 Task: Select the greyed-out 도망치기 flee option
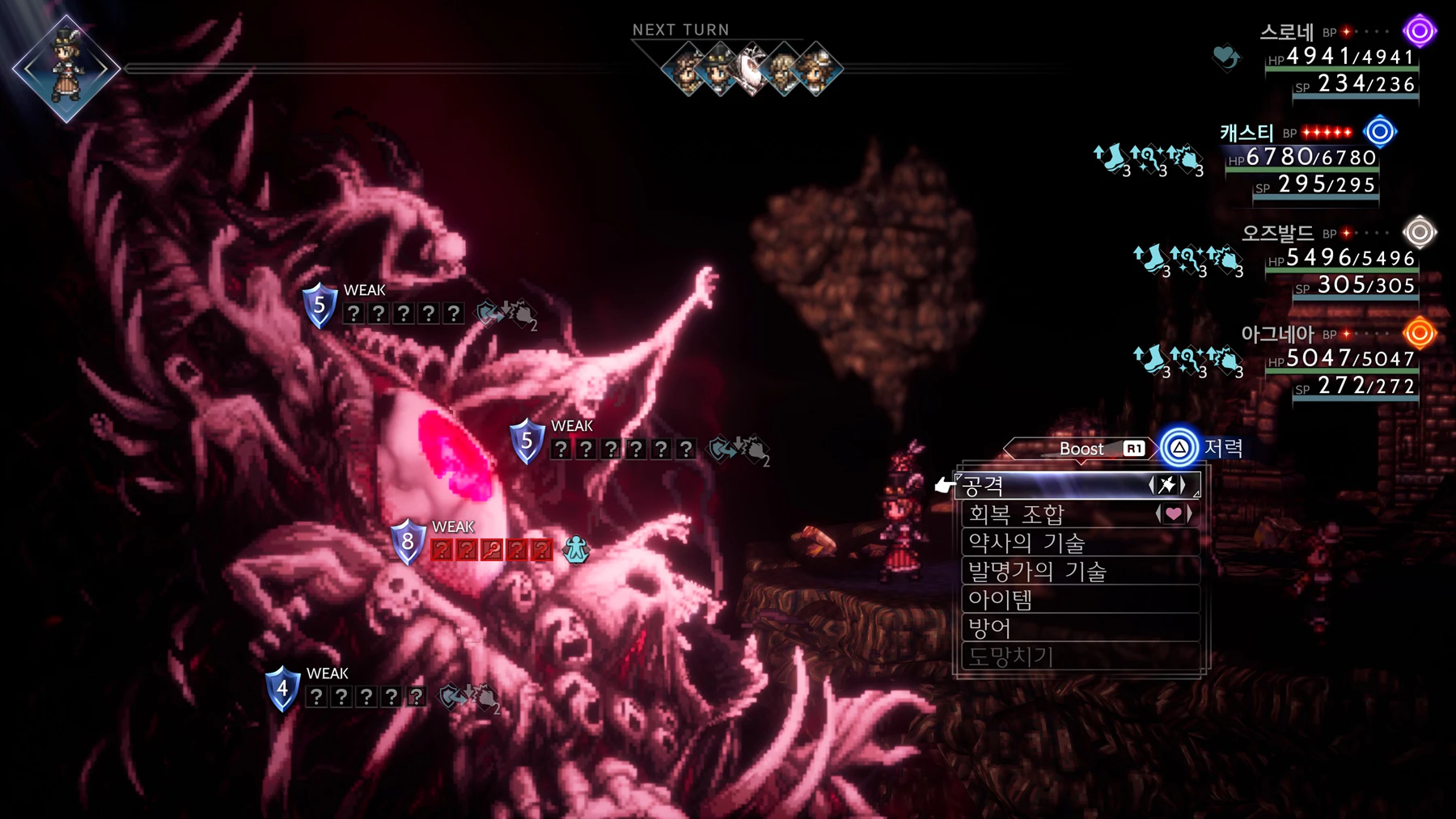click(x=1052, y=656)
